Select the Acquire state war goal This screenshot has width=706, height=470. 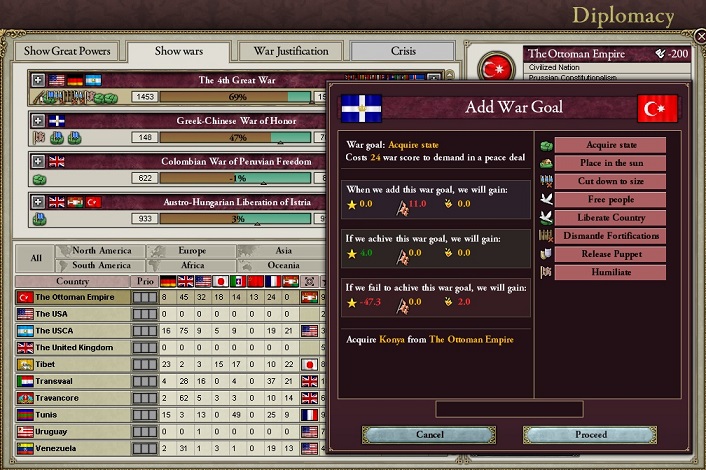tap(609, 145)
